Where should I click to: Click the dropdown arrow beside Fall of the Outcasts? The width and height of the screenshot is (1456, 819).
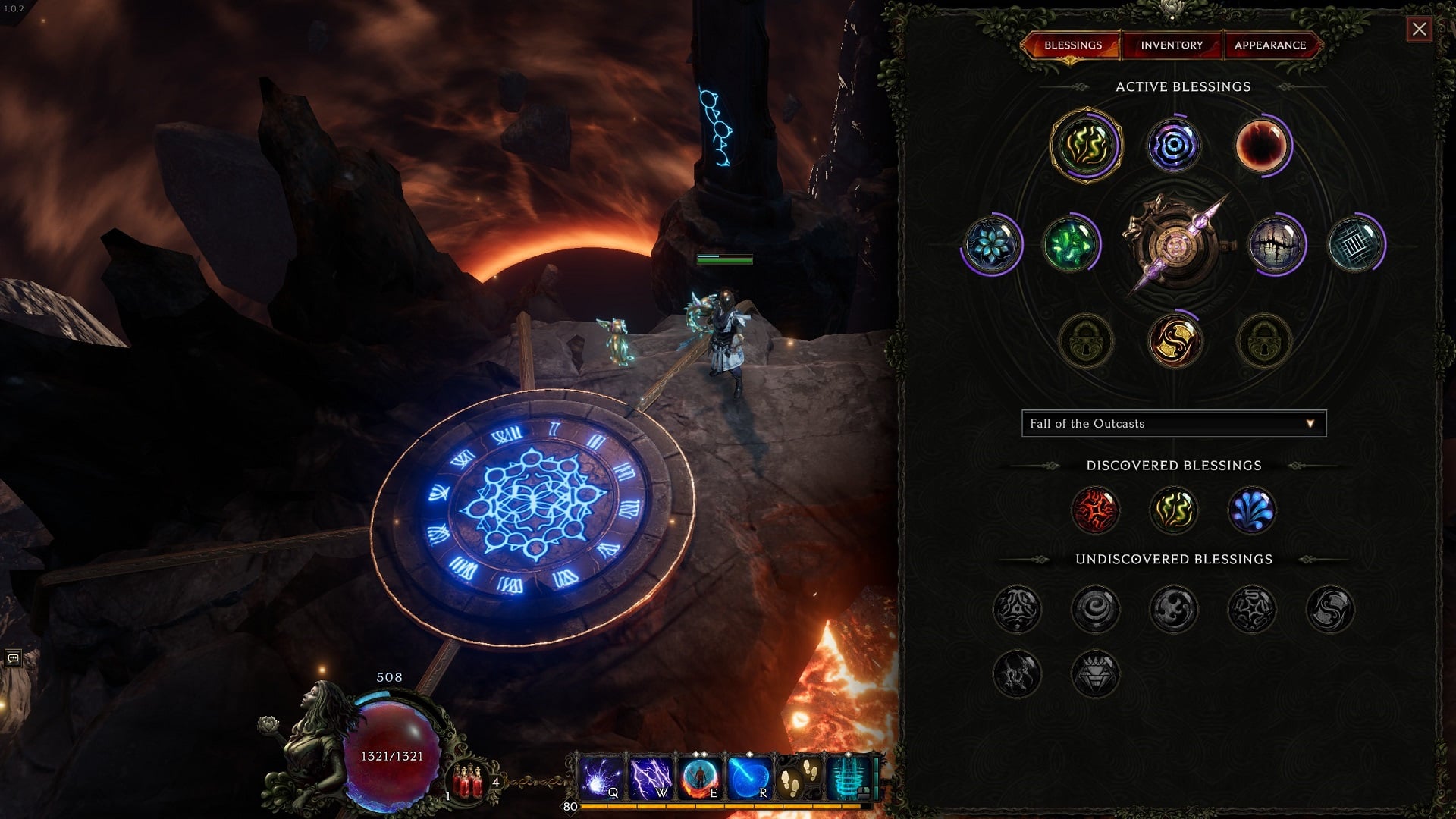tap(1310, 424)
